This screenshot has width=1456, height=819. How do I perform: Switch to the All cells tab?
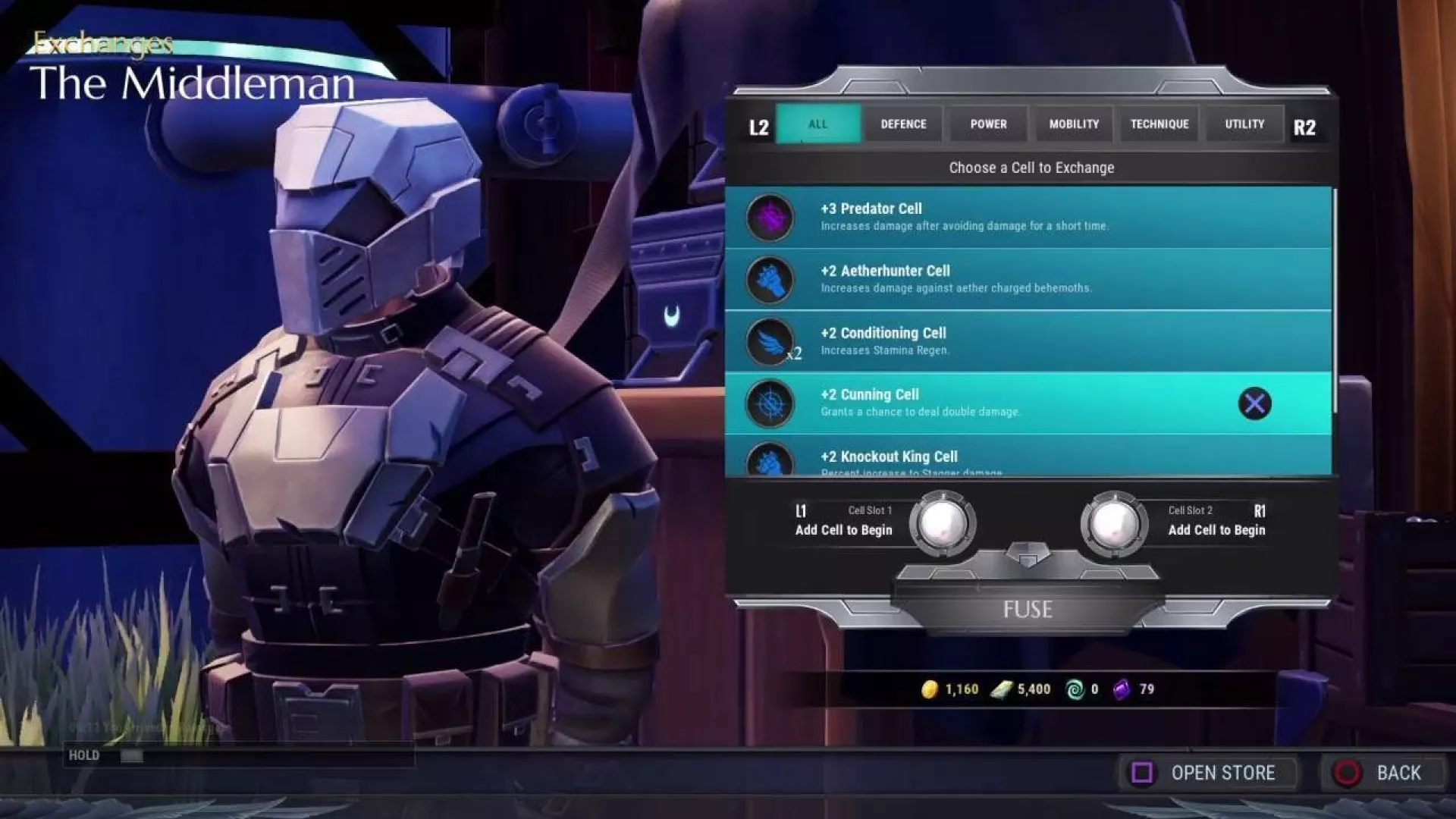(817, 124)
